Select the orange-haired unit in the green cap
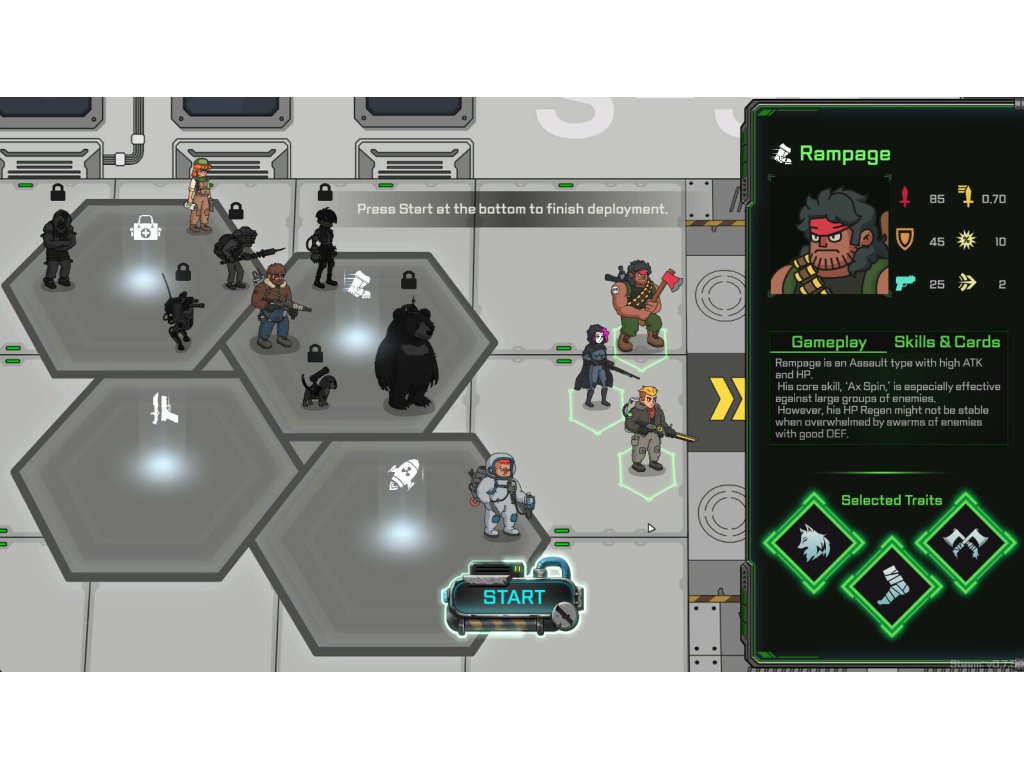The height and width of the screenshot is (768, 1024). pyautogui.click(x=200, y=195)
